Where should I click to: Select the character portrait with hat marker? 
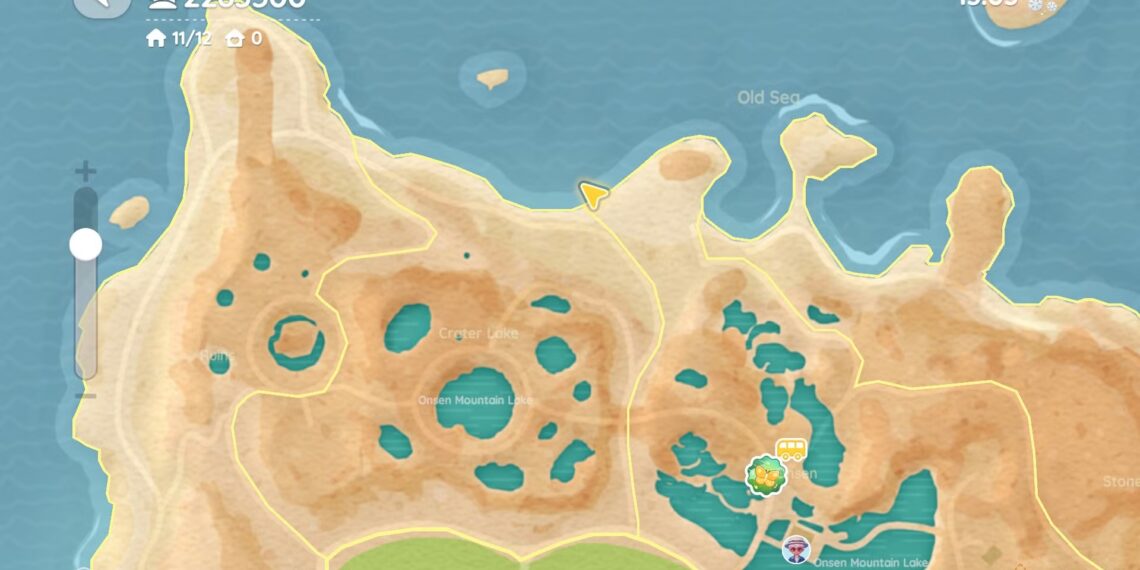(796, 549)
